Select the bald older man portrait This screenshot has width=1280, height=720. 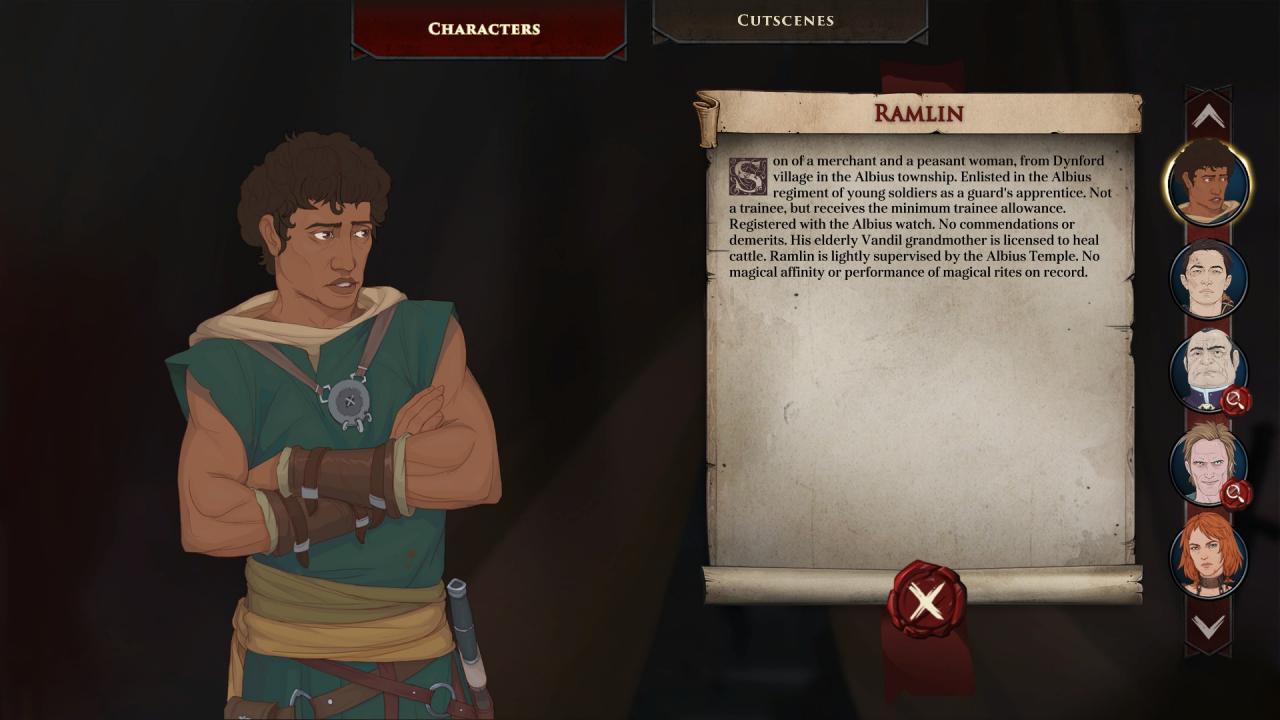[x=1208, y=370]
